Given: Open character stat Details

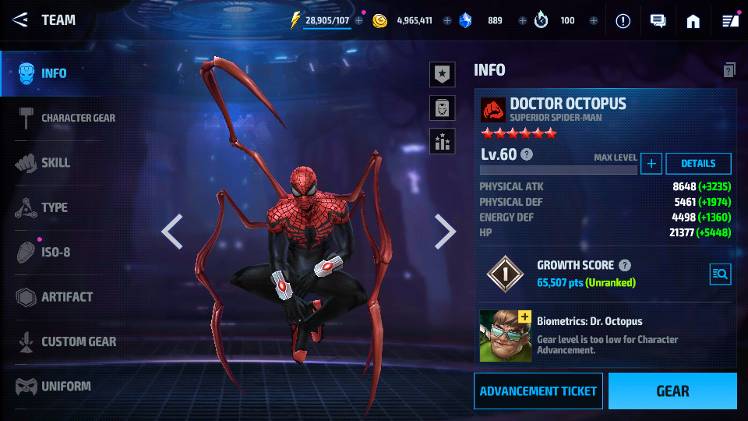Looking at the screenshot, I should pos(698,164).
